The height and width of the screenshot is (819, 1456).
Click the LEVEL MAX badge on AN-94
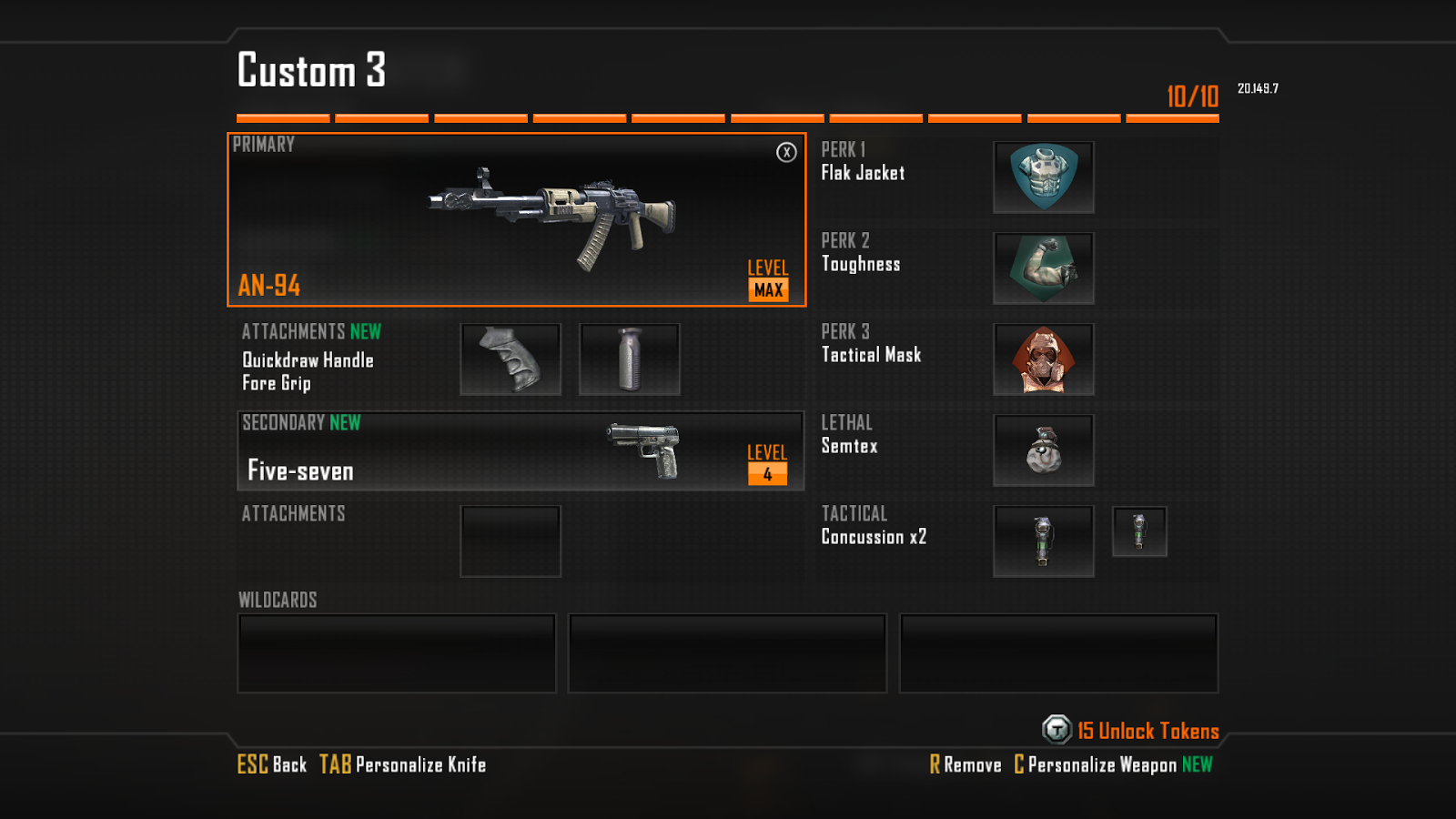767,280
